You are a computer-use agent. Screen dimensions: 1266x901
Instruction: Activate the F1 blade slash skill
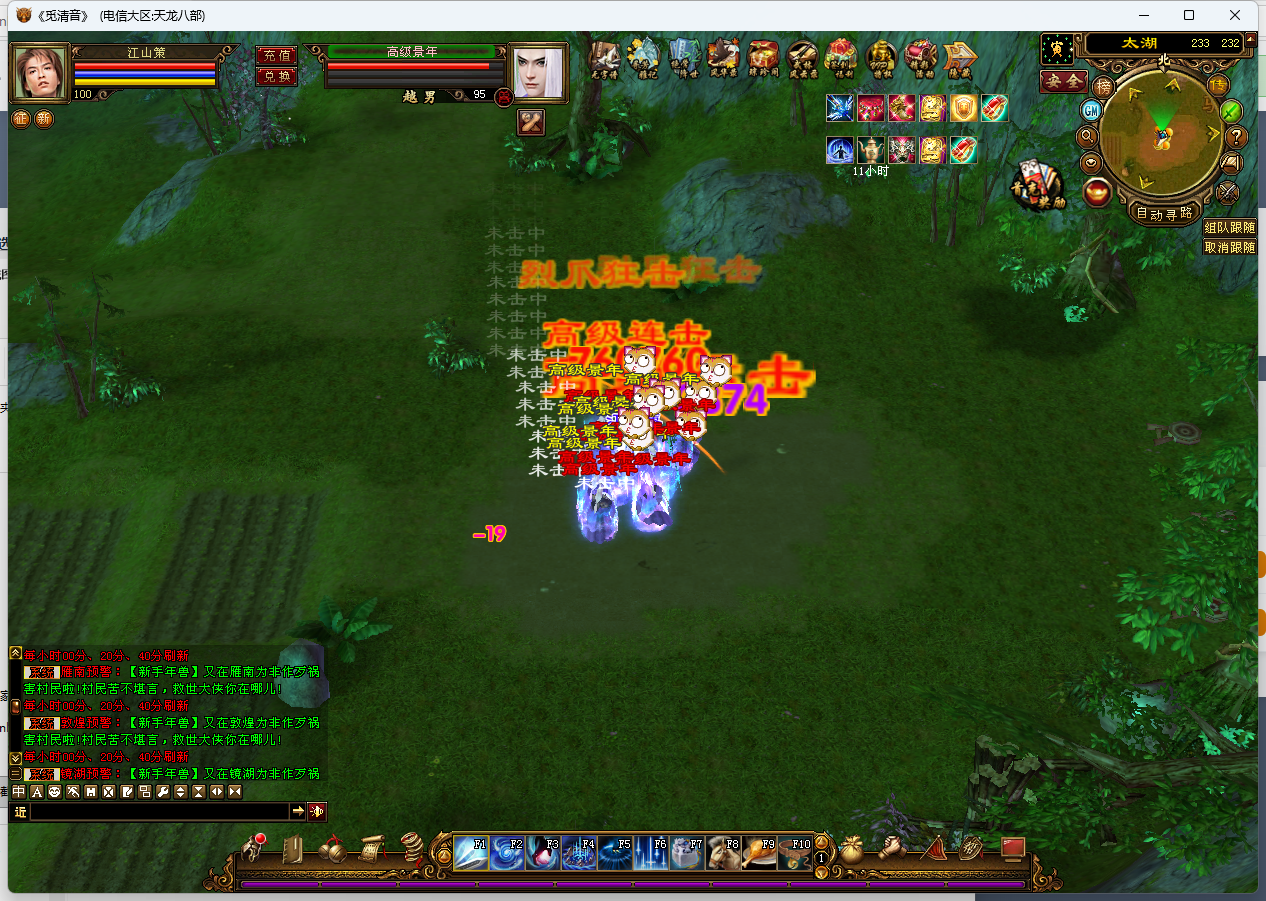tap(471, 853)
